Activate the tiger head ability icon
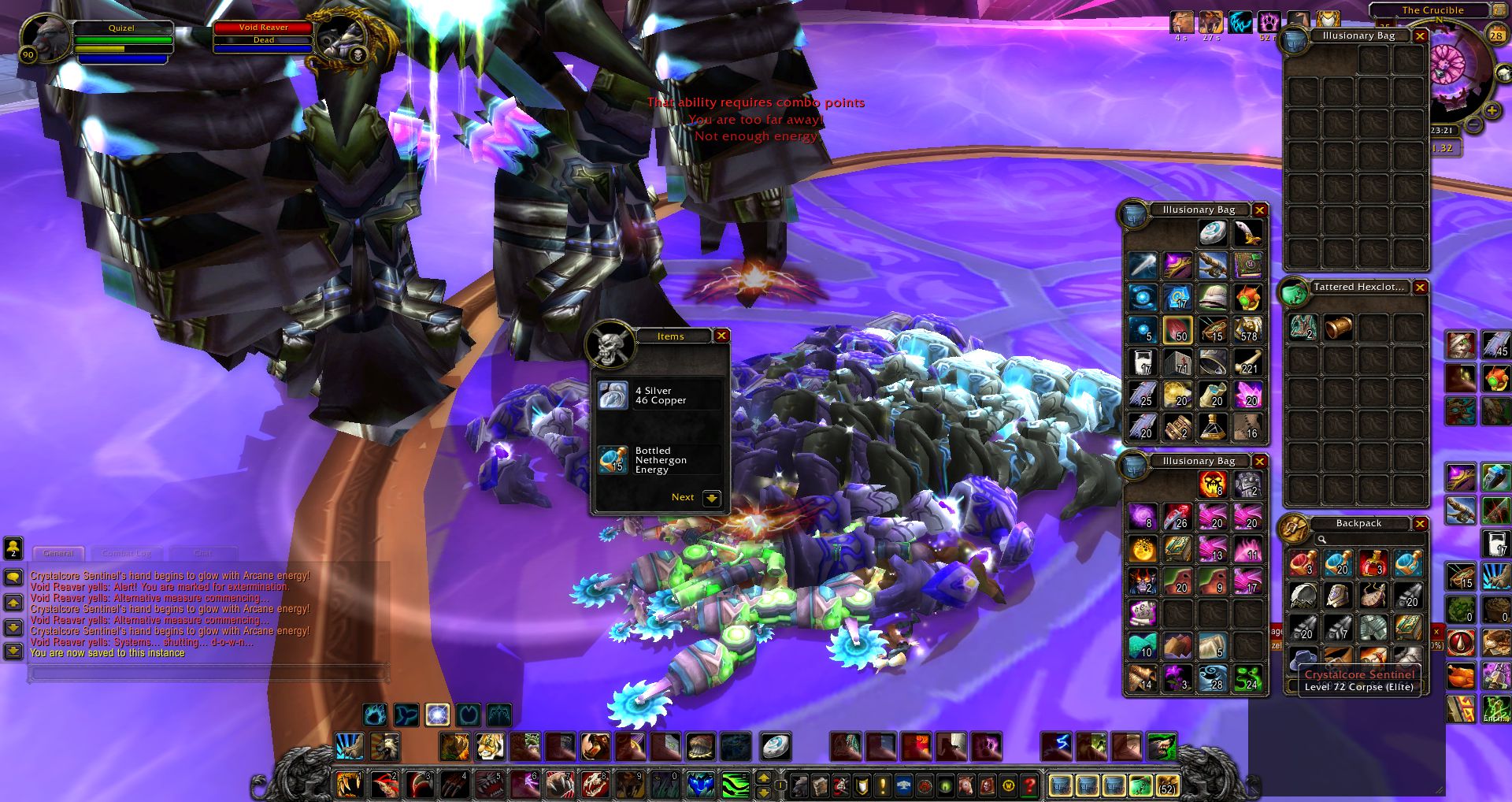This screenshot has height=802, width=1512. pyautogui.click(x=489, y=746)
